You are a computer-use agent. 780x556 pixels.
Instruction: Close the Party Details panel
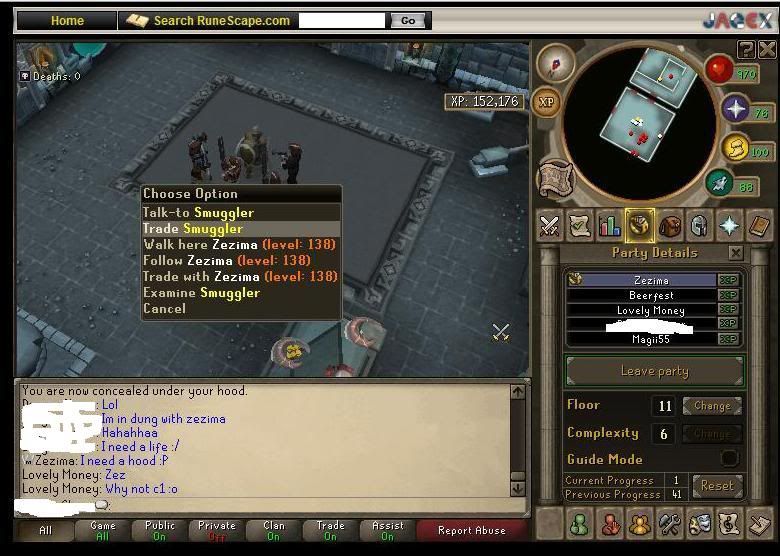click(736, 254)
